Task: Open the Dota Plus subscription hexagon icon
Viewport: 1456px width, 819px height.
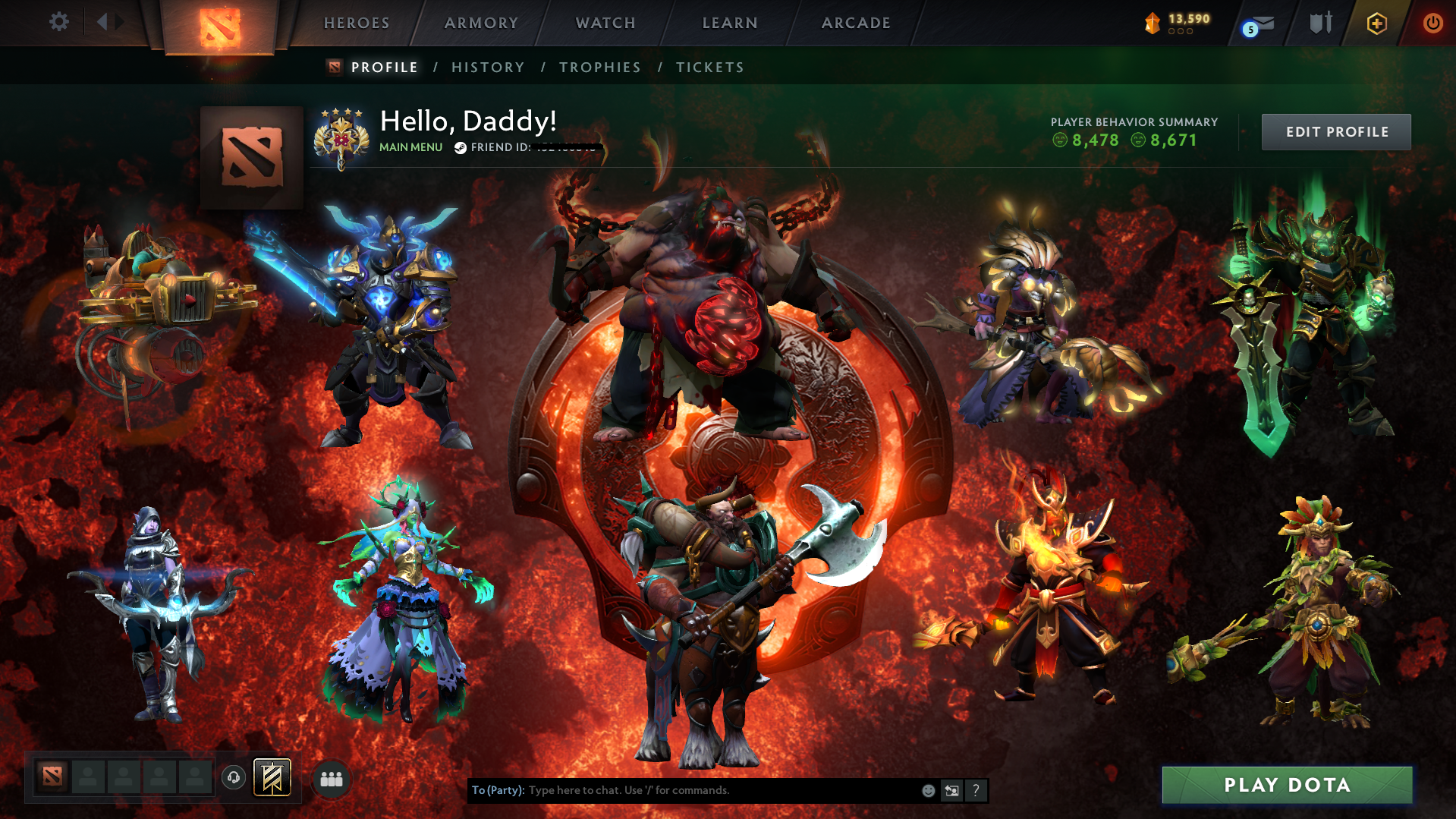Action: pyautogui.click(x=1376, y=24)
